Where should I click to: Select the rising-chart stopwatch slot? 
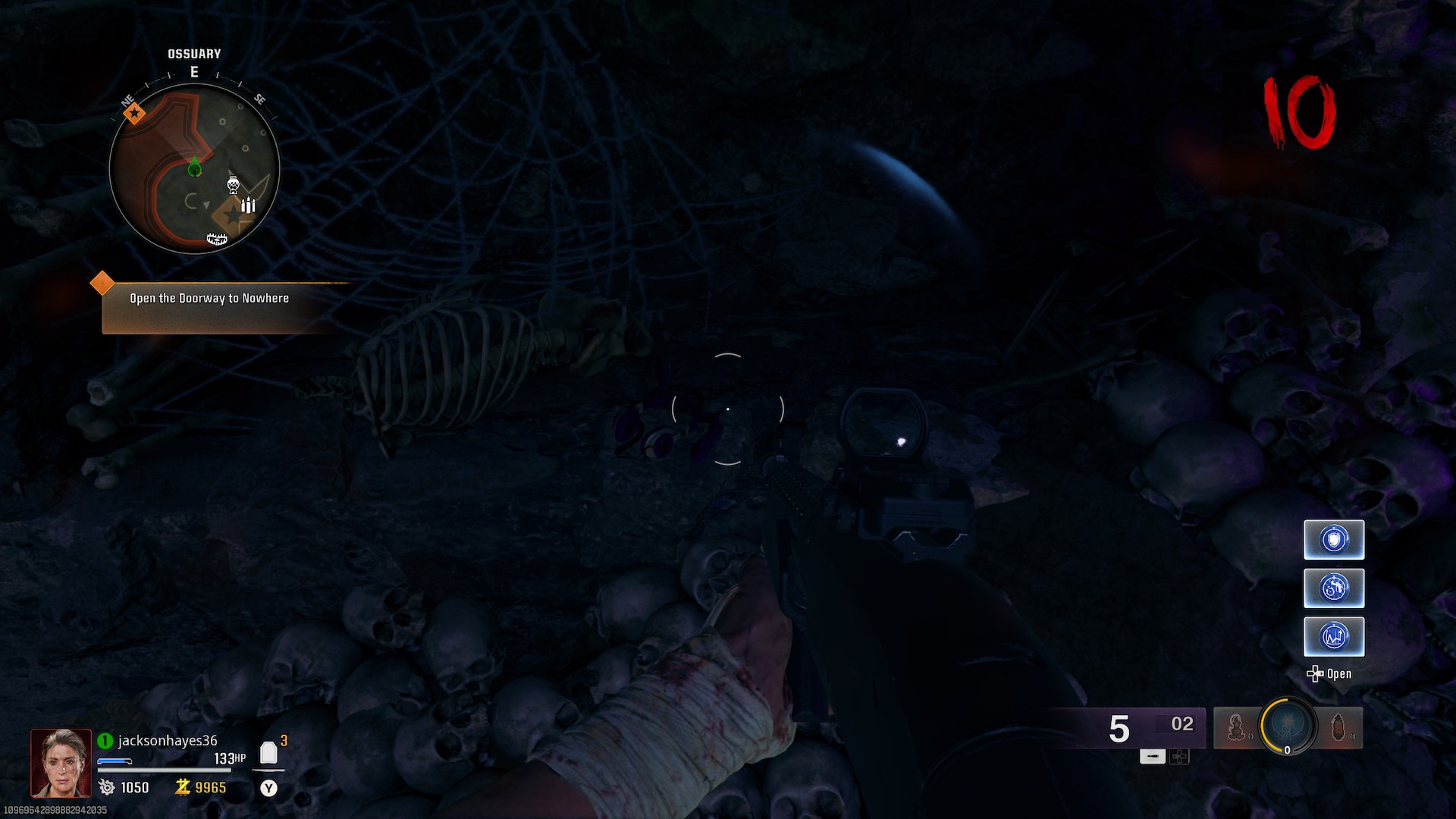(1333, 637)
